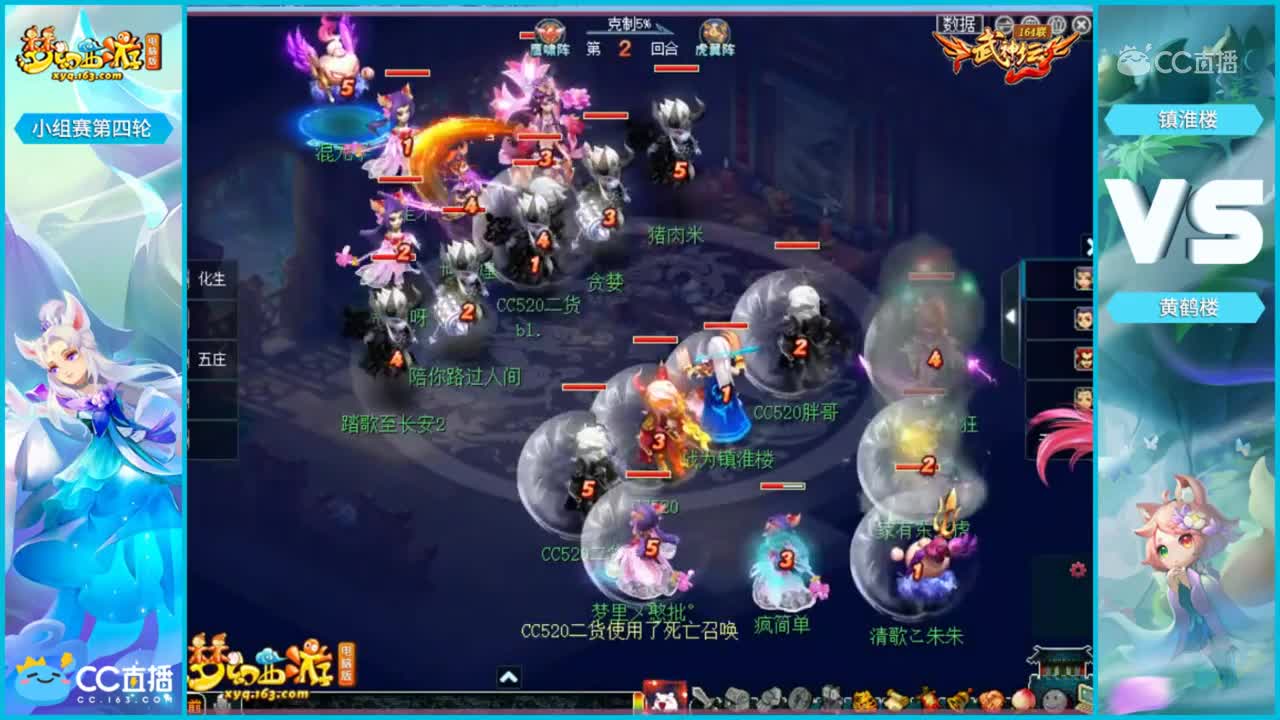This screenshot has width=1280, height=720.
Task: Switch to the 五庄 tab
Action: (x=215, y=360)
